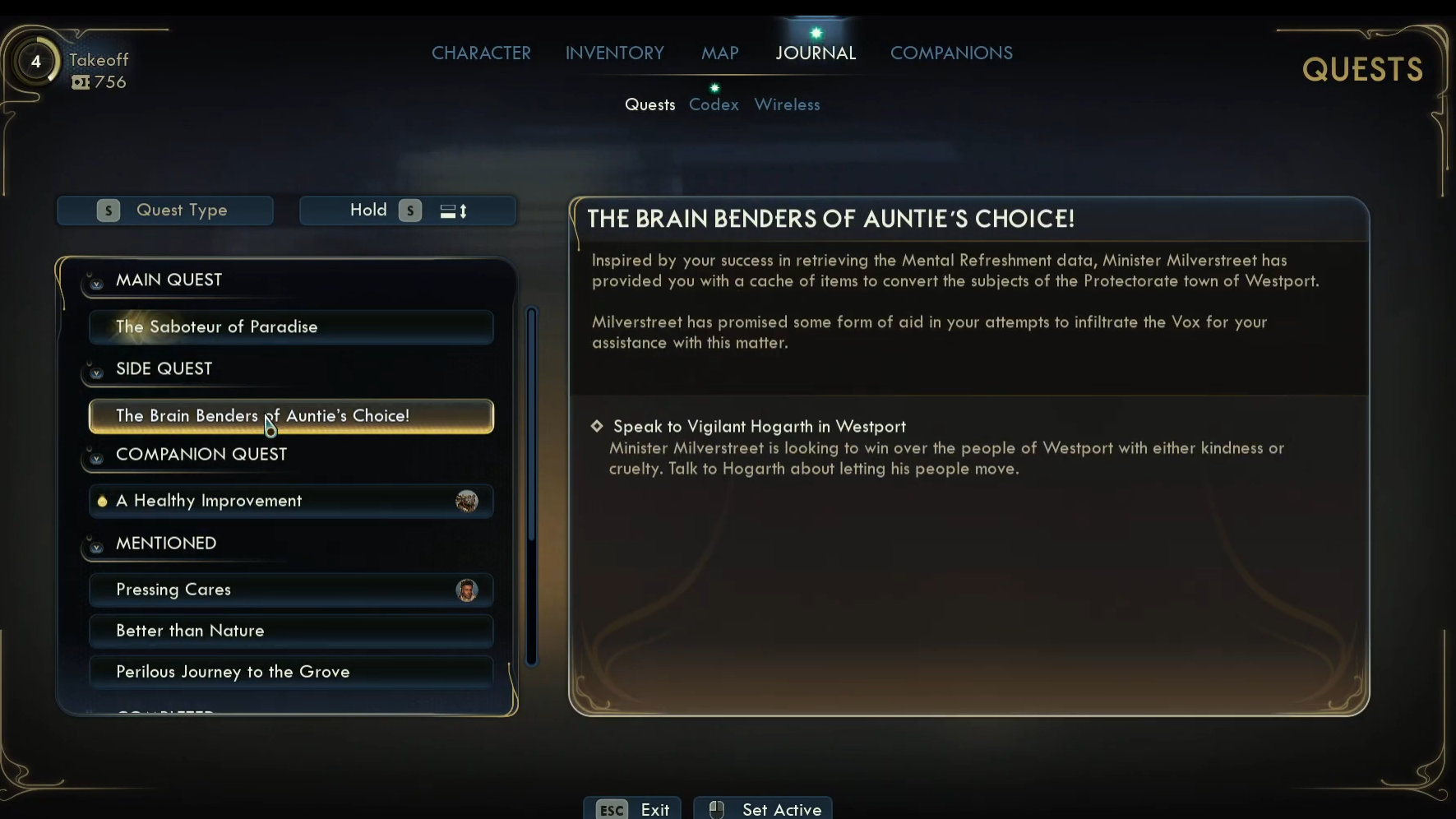Switch to the Inventory tab
The image size is (1456, 819).
pyautogui.click(x=614, y=53)
